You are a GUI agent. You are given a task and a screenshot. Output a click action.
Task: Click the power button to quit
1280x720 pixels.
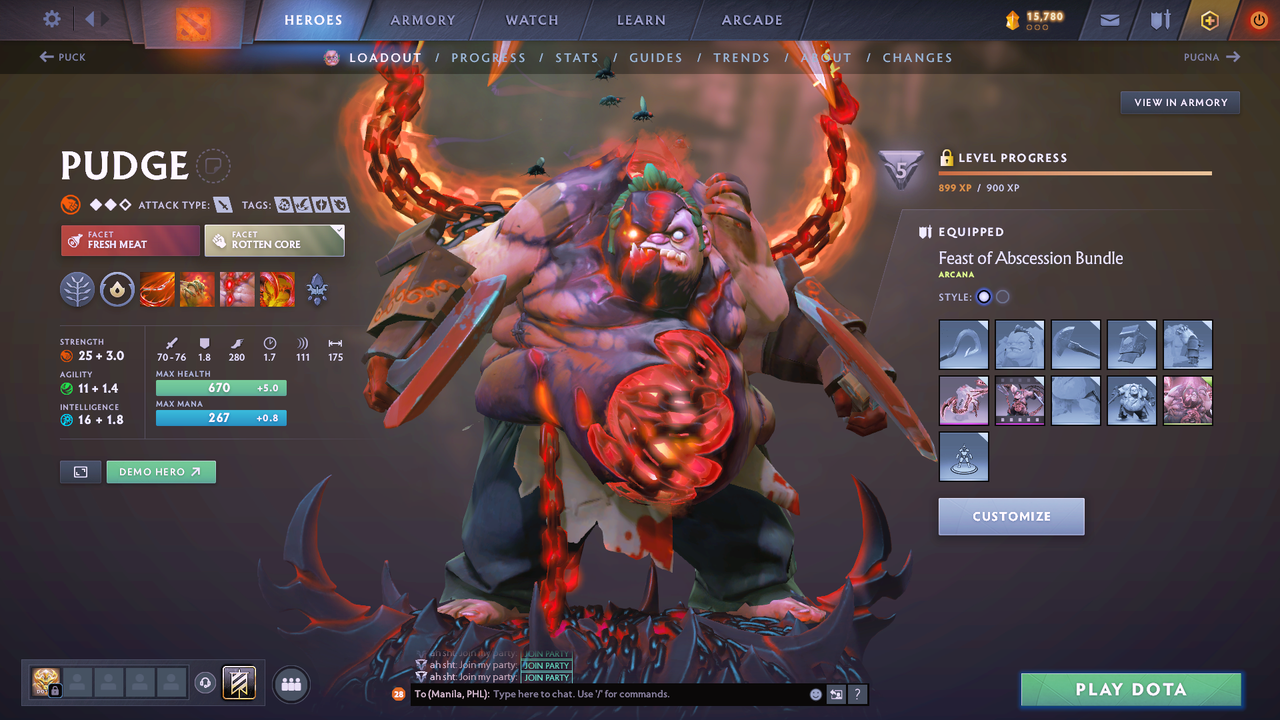[x=1258, y=19]
